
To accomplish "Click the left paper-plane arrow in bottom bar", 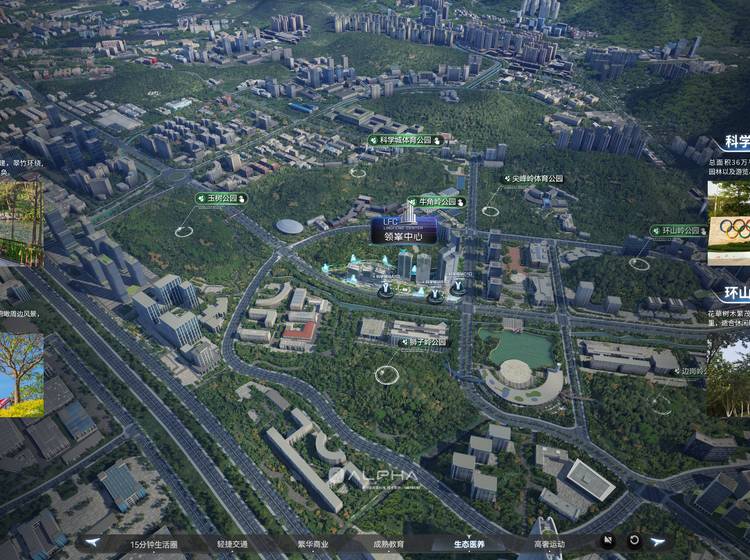I will click(92, 543).
